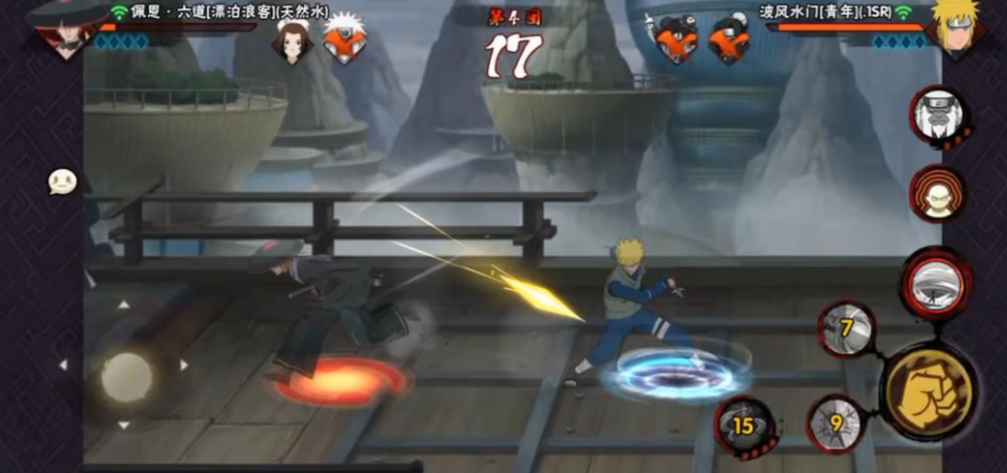Use the bald-figure red spiral scroll icon
This screenshot has height=473, width=1007.
[936, 193]
